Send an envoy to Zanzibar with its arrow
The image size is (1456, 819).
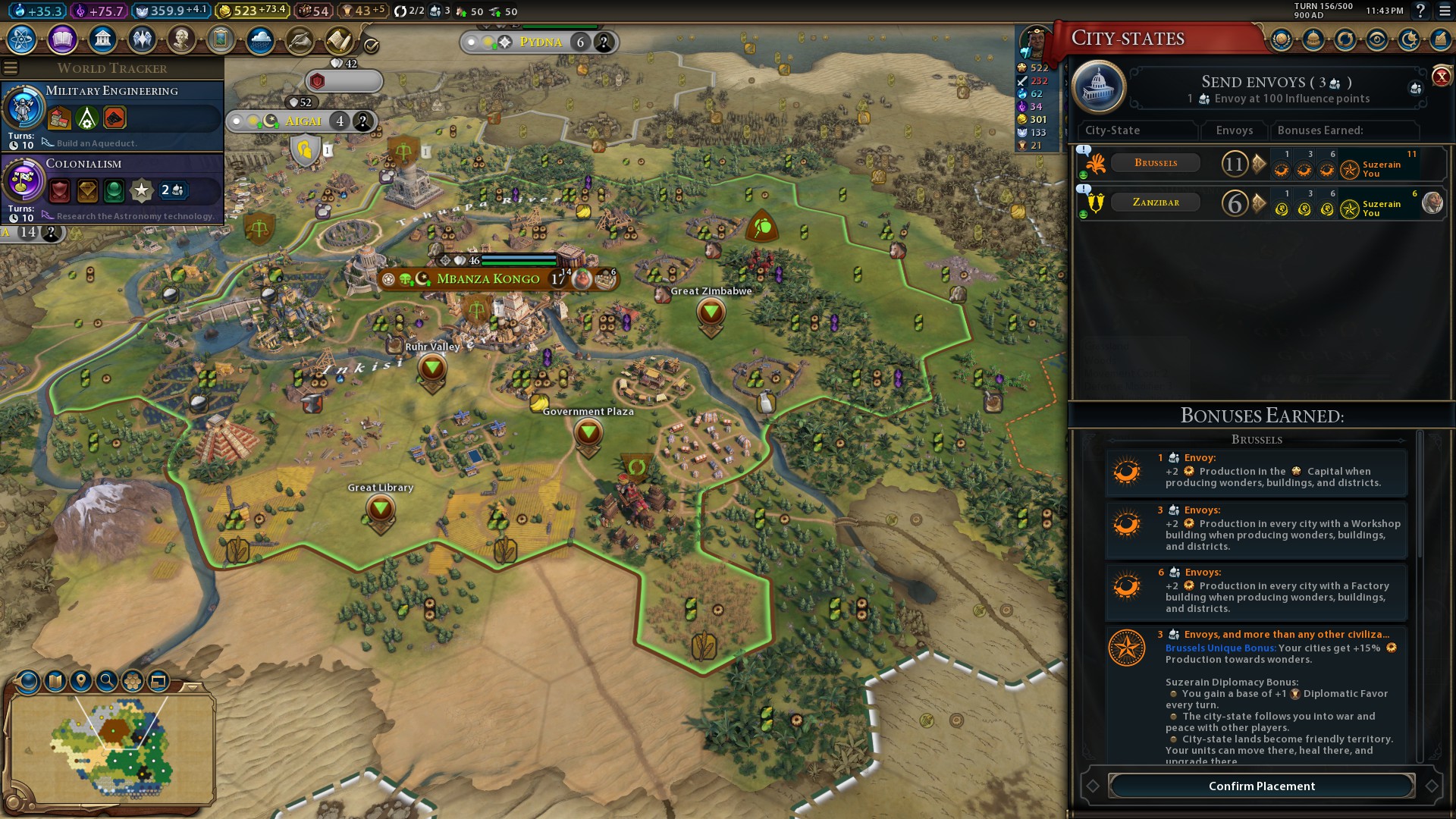pyautogui.click(x=1259, y=203)
